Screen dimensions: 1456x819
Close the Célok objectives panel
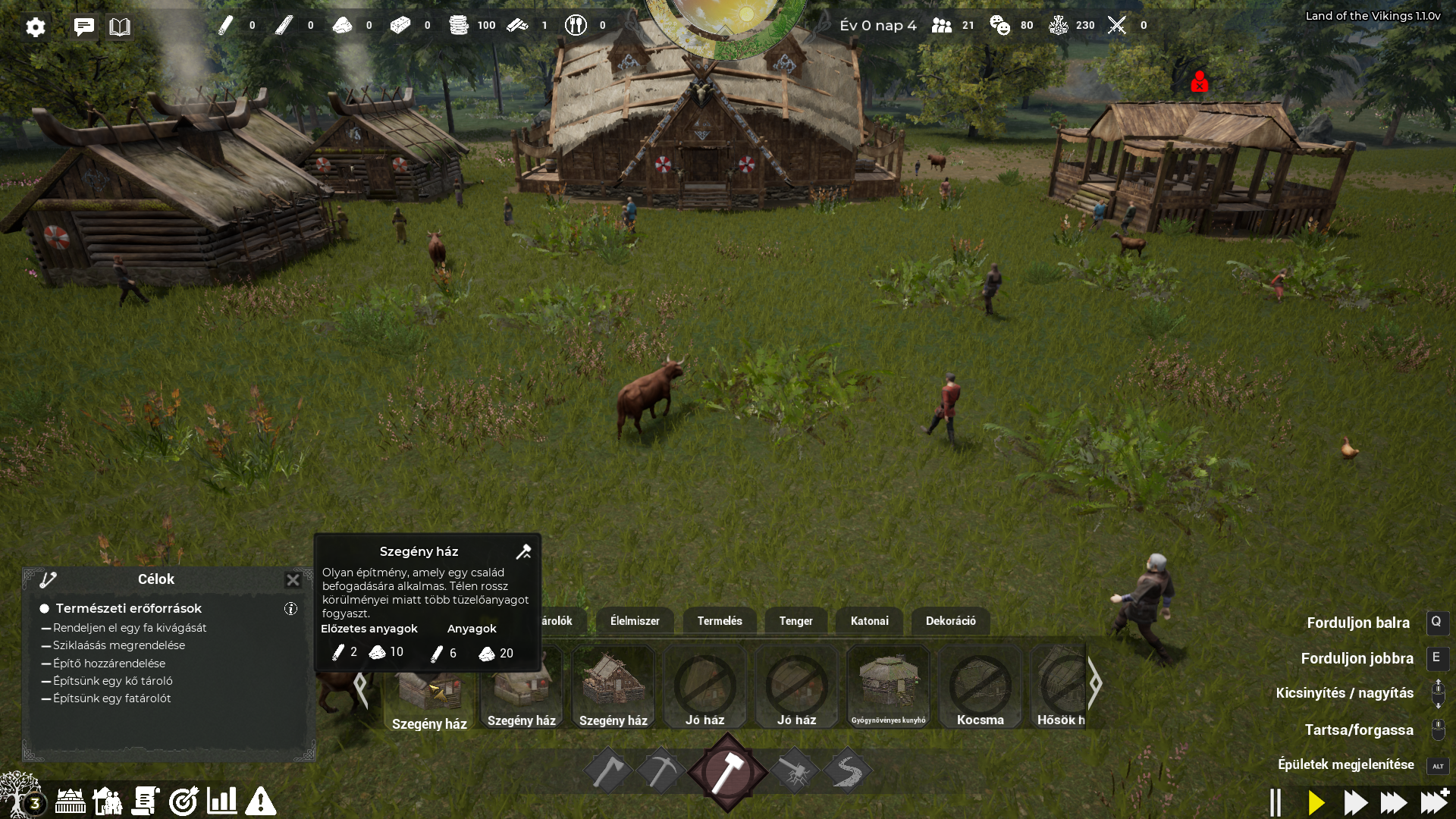[x=293, y=580]
